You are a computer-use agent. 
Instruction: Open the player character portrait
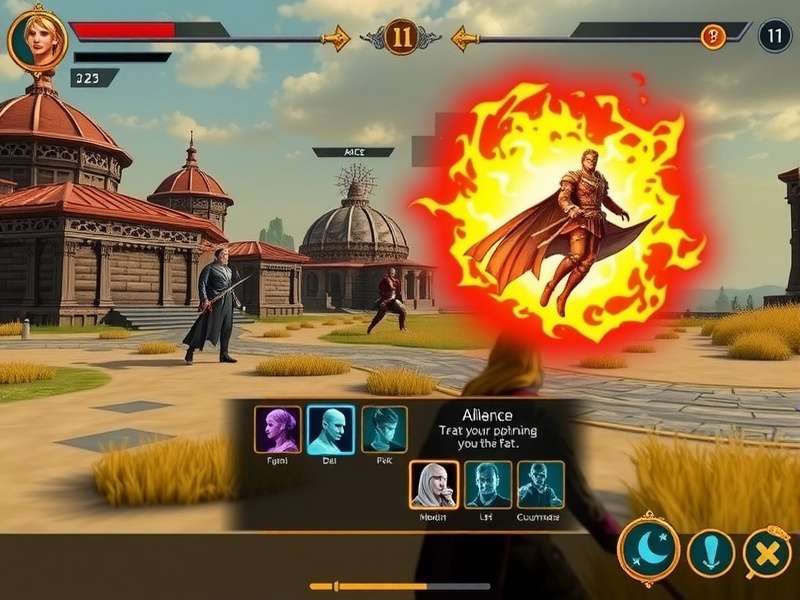37,39
